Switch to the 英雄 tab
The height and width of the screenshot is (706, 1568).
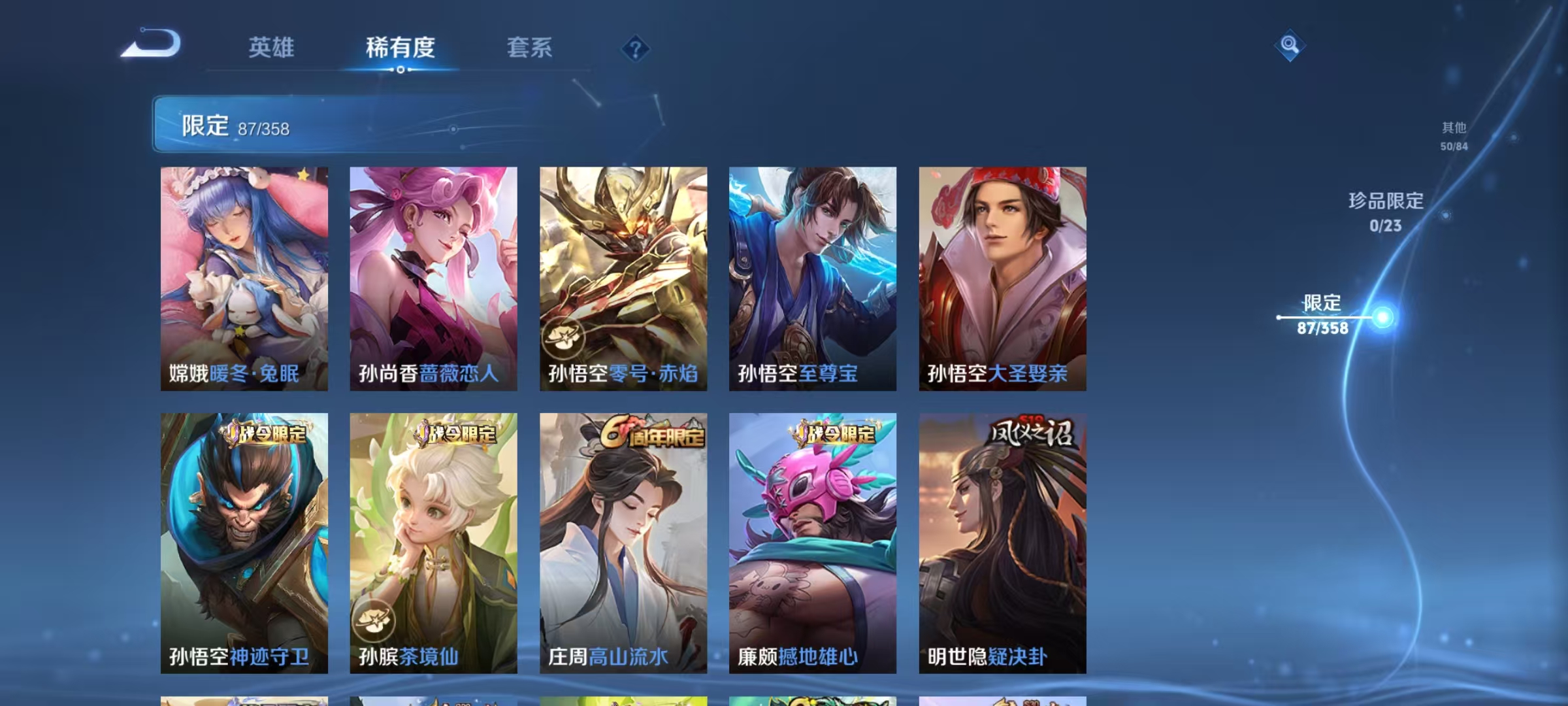click(272, 48)
